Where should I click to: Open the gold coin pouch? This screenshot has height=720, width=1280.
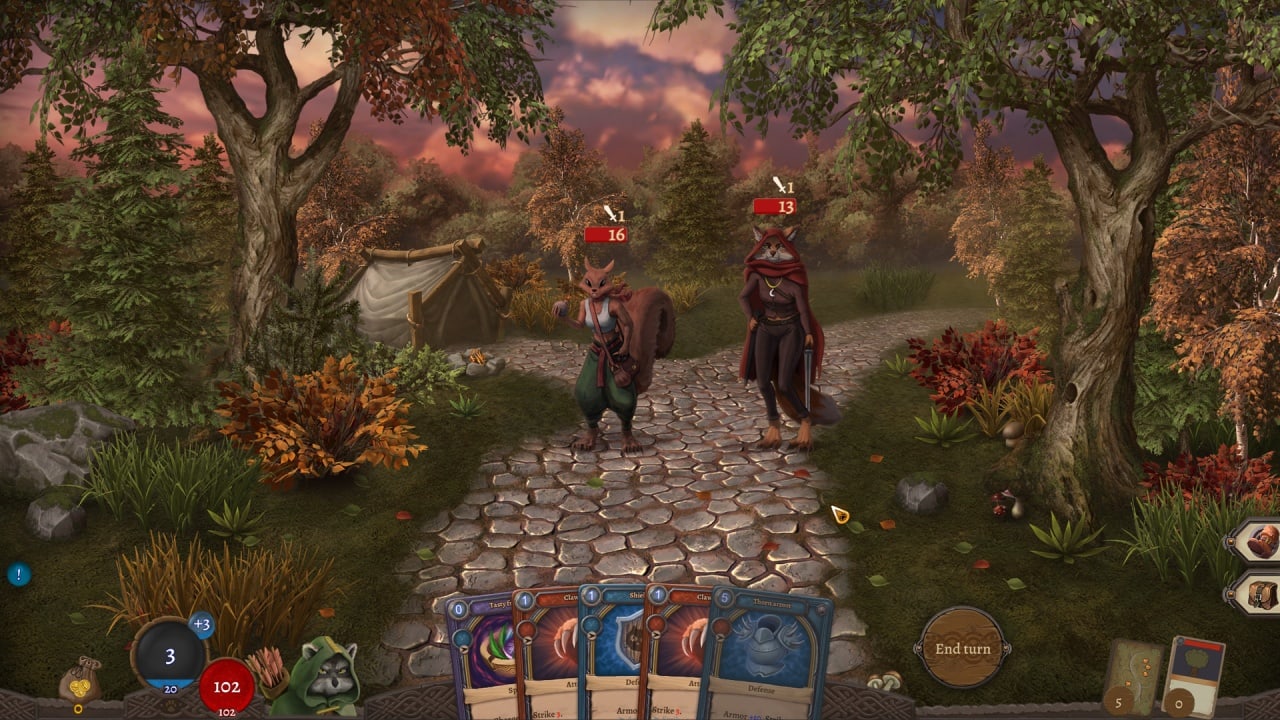click(x=79, y=681)
